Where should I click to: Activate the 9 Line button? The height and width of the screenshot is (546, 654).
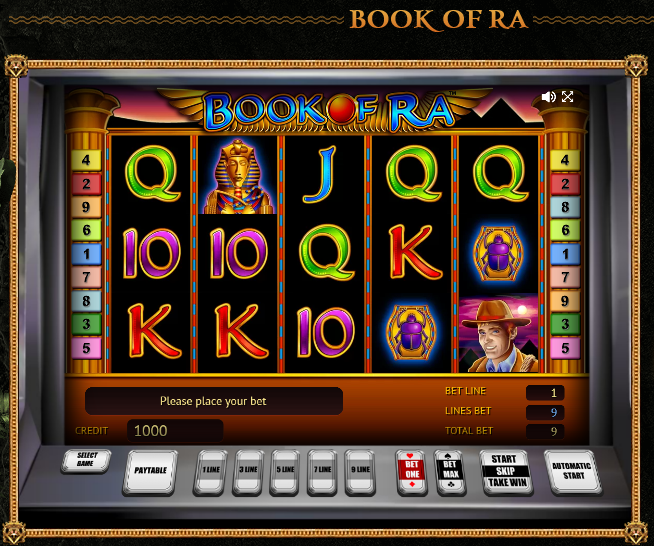click(x=361, y=470)
